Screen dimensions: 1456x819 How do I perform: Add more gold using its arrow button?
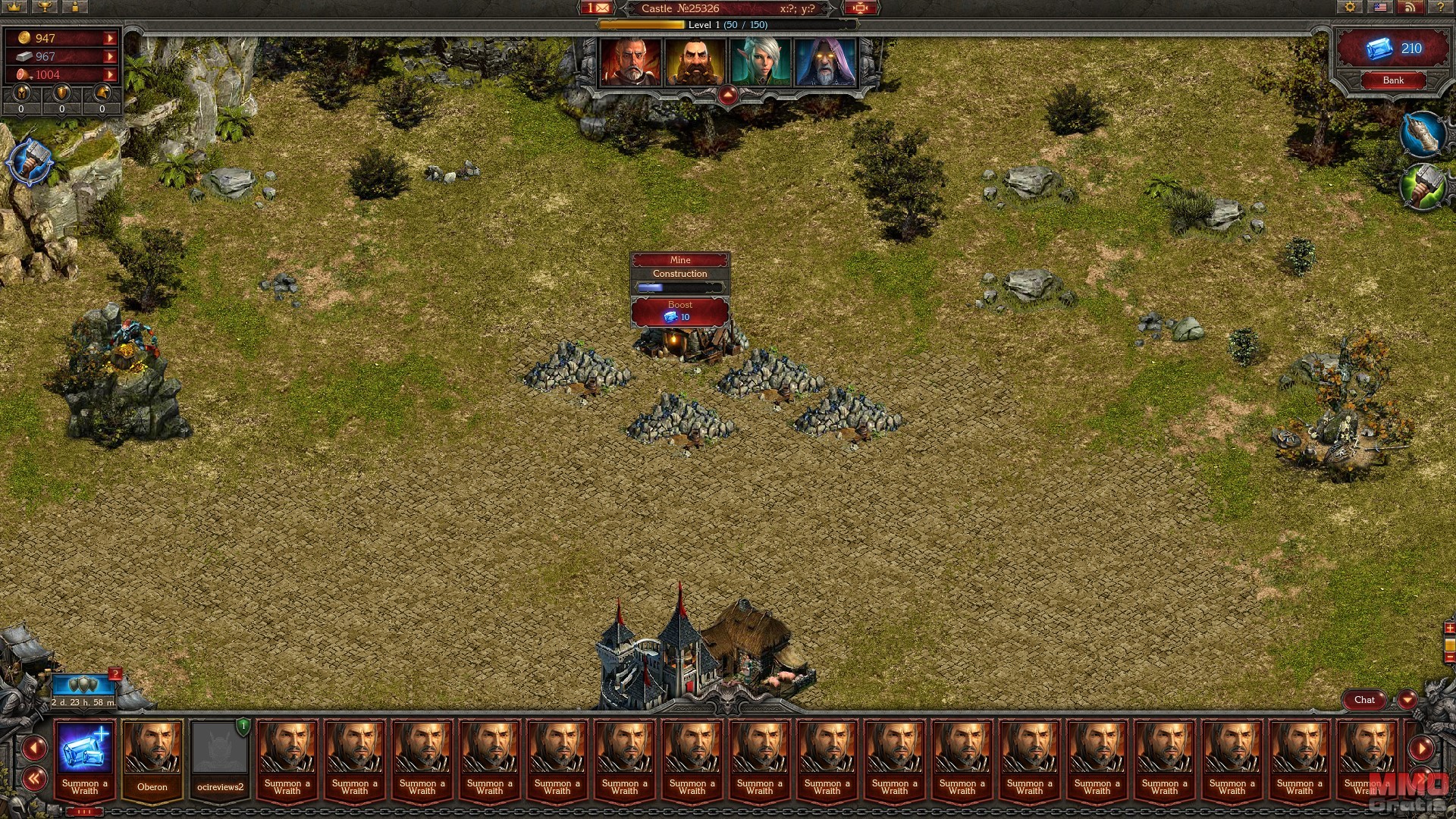pyautogui.click(x=111, y=38)
